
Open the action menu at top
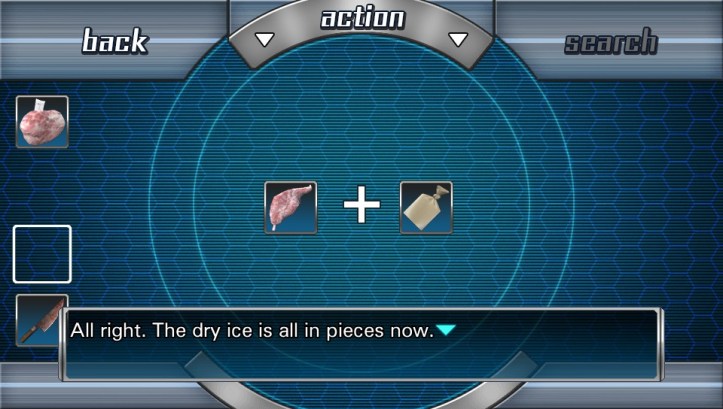(x=362, y=19)
